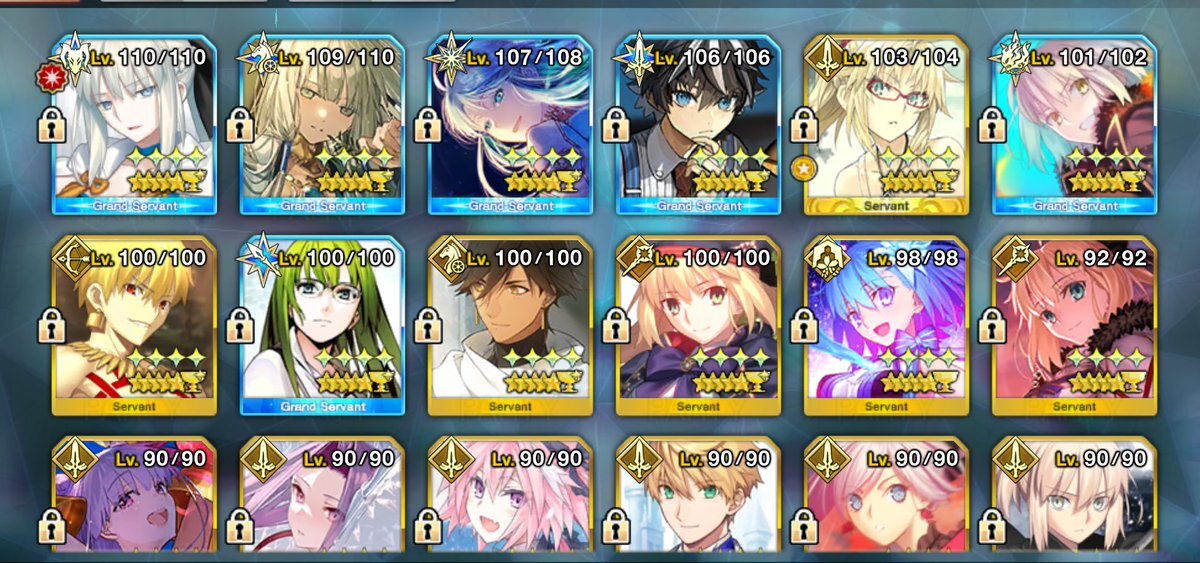The width and height of the screenshot is (1200, 563).
Task: Select the Lv. 98/98 blue-haired Servant
Action: [886, 325]
